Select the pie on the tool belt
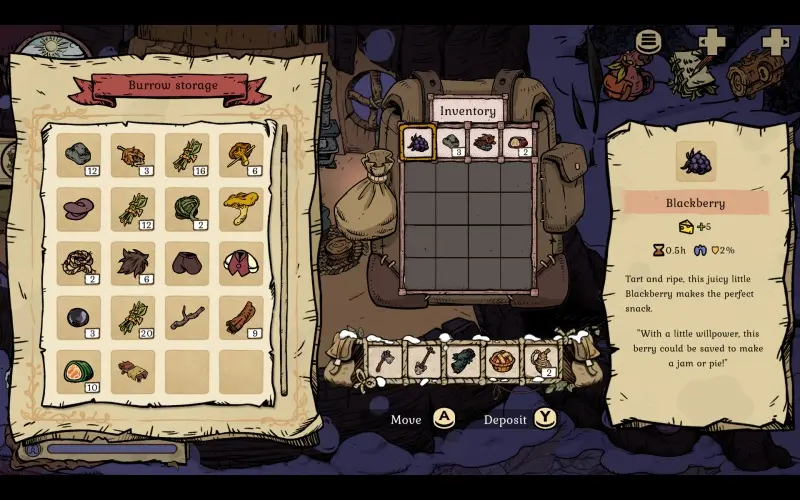800x500 pixels. [501, 360]
